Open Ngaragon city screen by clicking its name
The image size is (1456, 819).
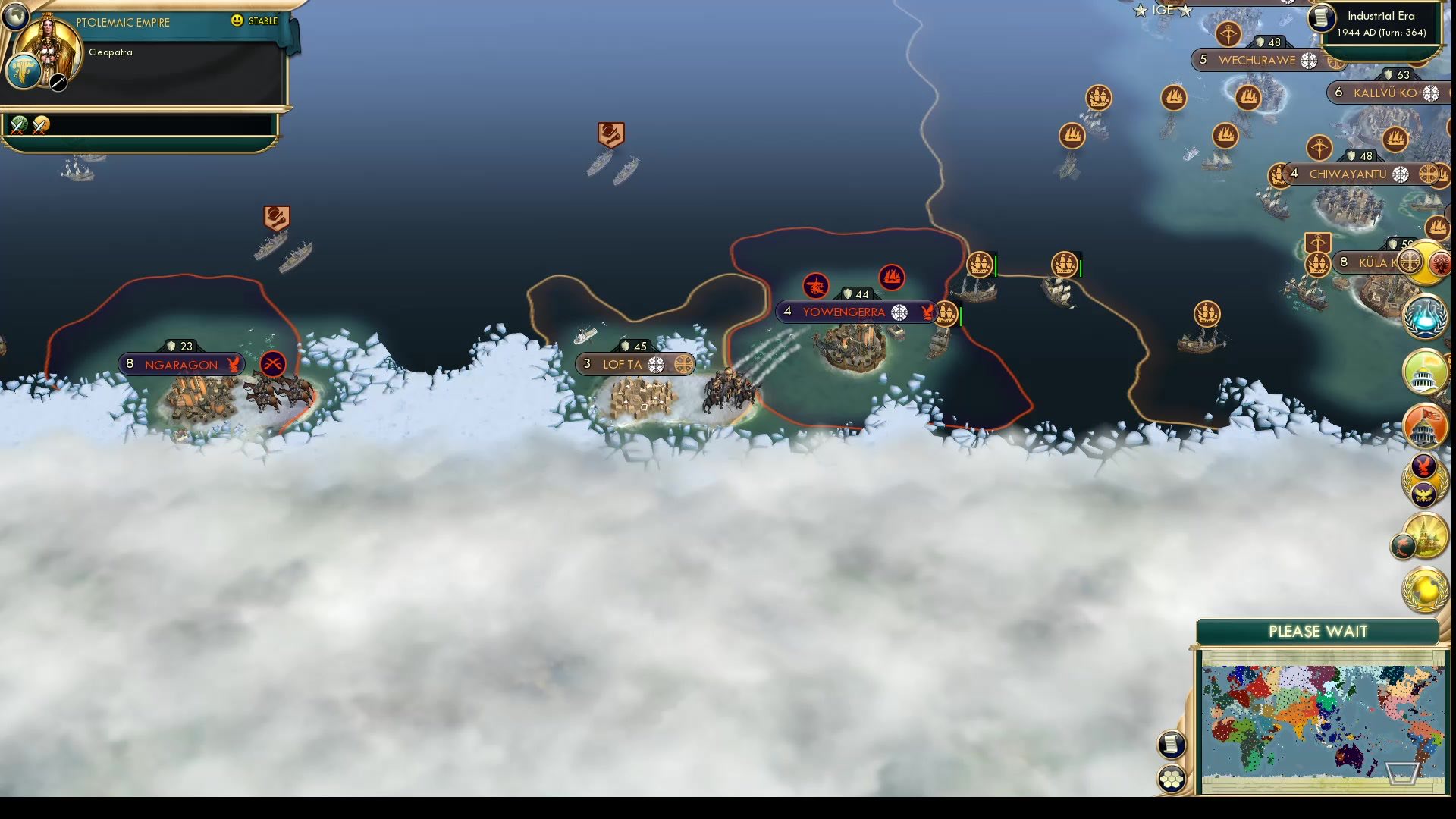(x=180, y=364)
